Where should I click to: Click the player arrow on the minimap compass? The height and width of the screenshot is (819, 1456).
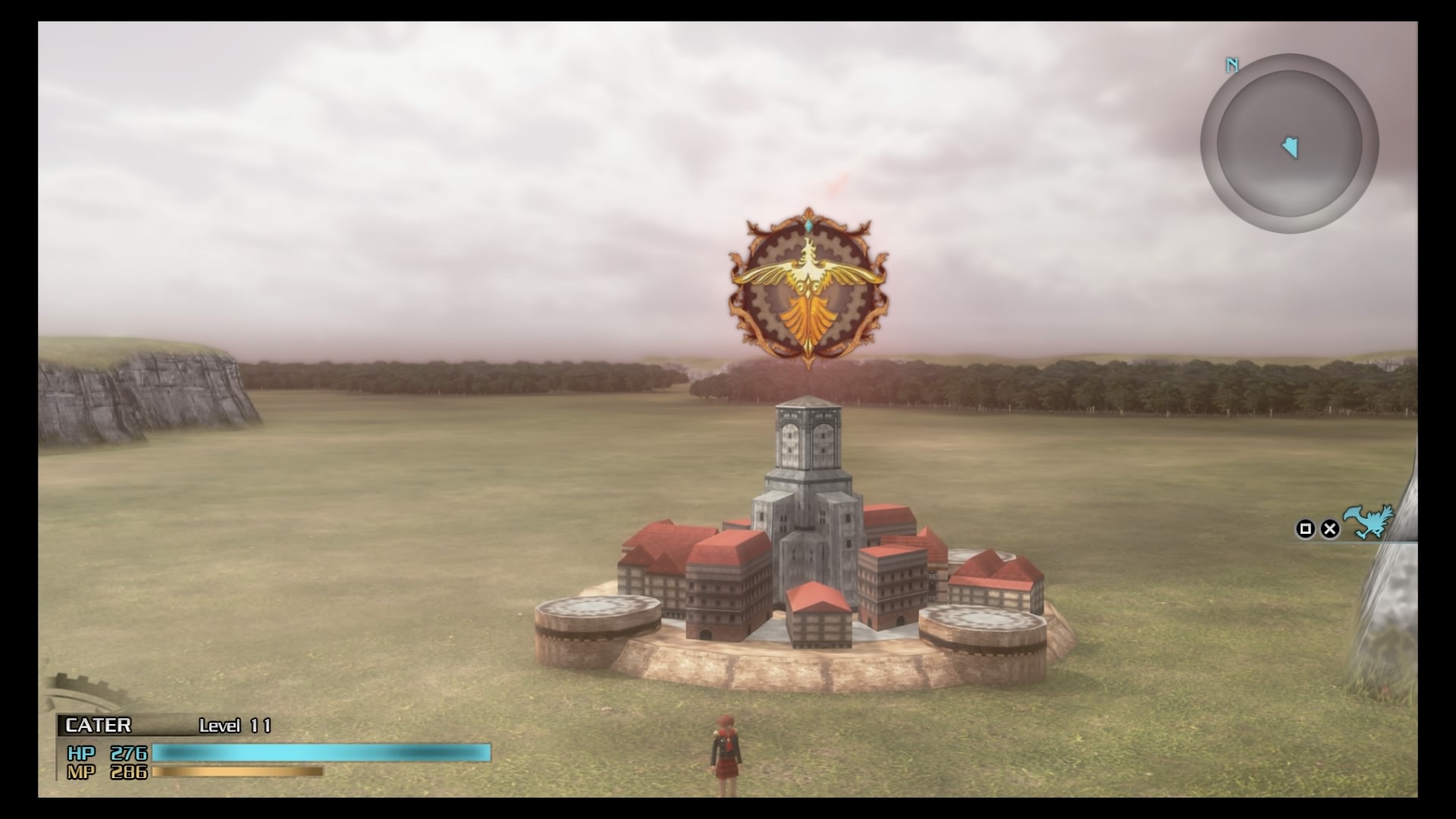(1292, 148)
